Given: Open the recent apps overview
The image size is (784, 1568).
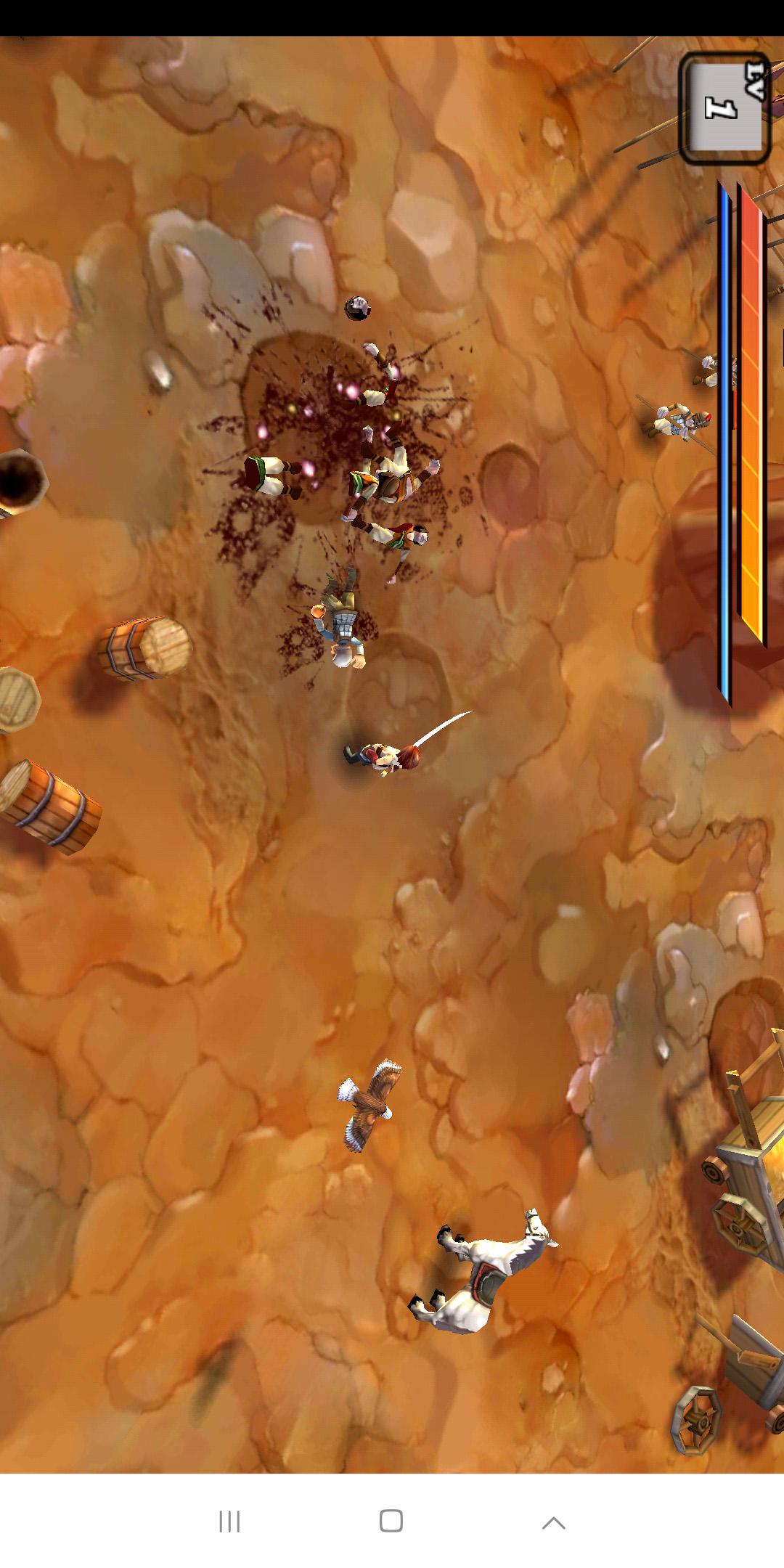Looking at the screenshot, I should [x=229, y=1522].
